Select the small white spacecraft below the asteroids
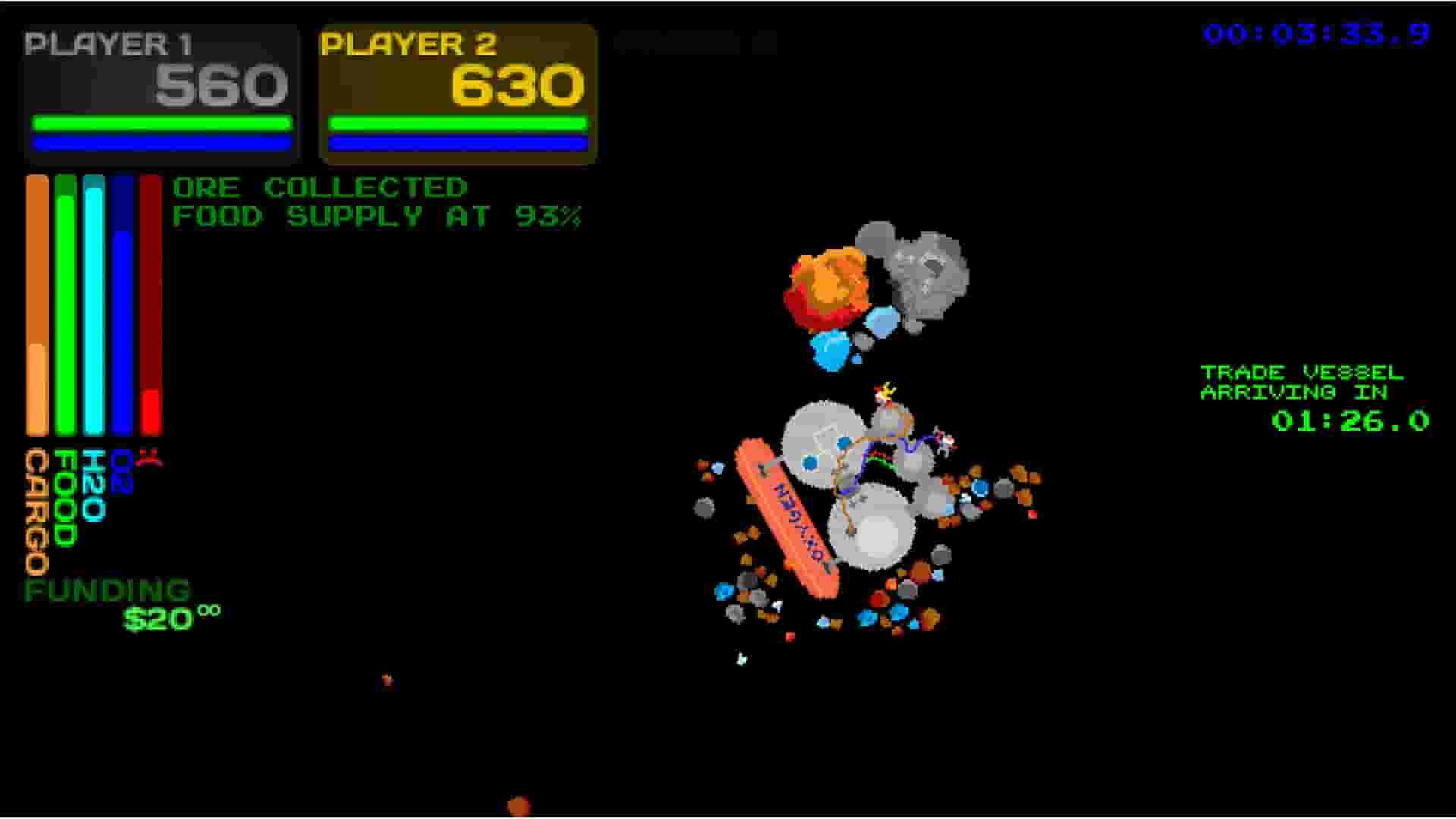This screenshot has height=819, width=1456. pos(740,658)
